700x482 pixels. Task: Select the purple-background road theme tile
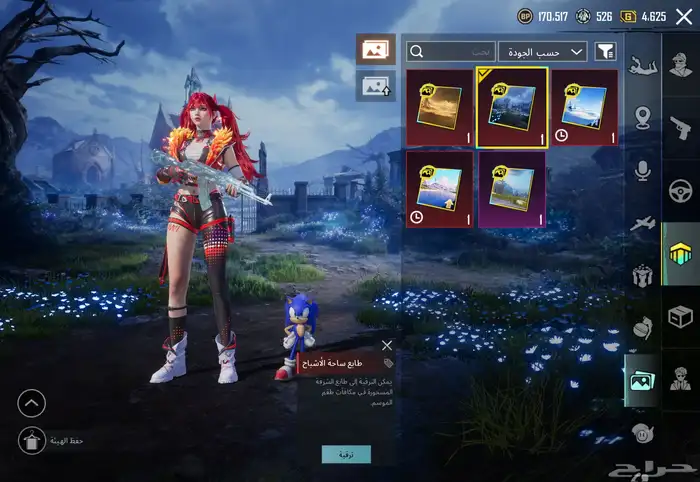(x=511, y=189)
